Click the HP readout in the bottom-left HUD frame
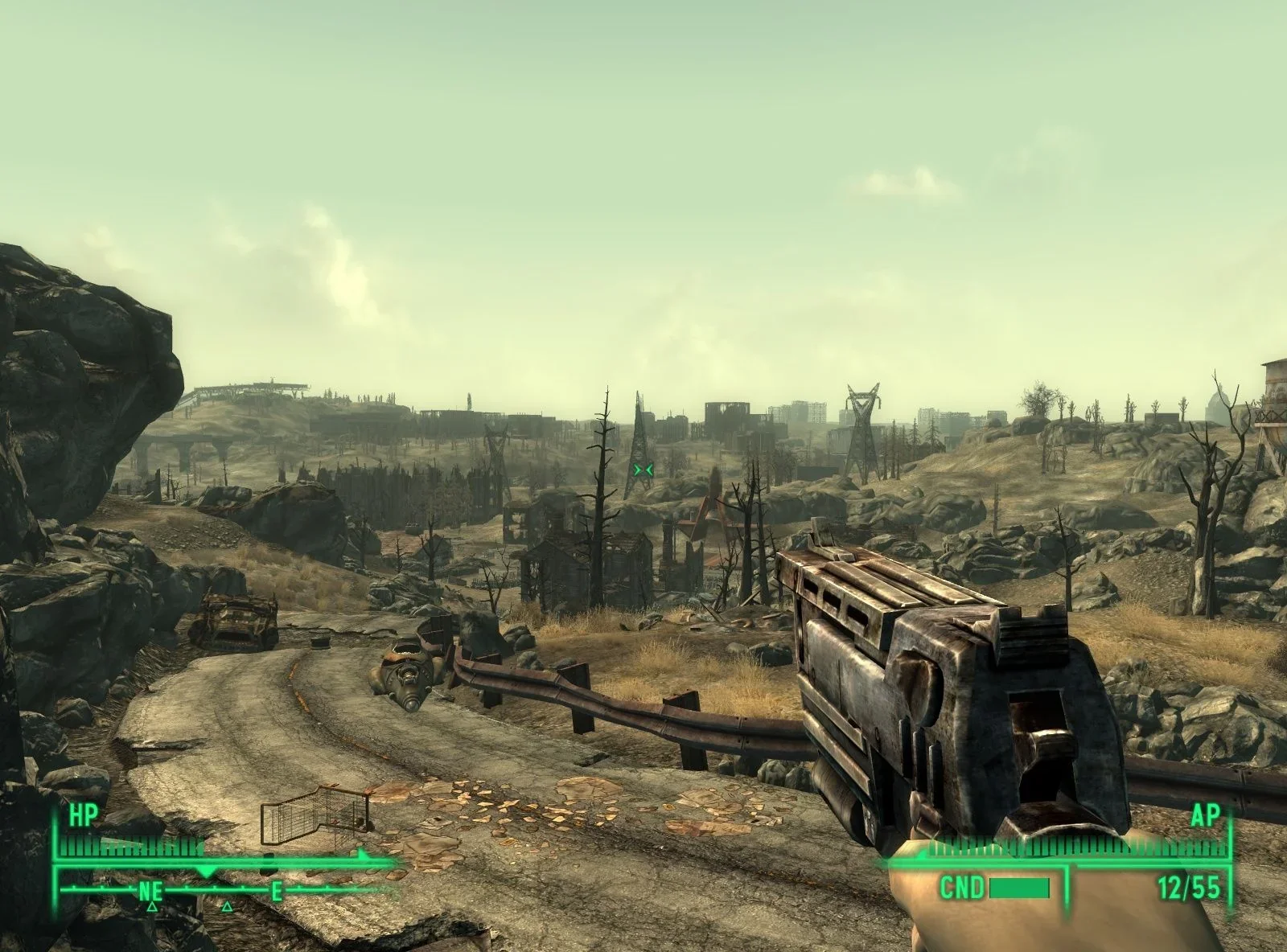Image resolution: width=1287 pixels, height=952 pixels. [x=85, y=815]
